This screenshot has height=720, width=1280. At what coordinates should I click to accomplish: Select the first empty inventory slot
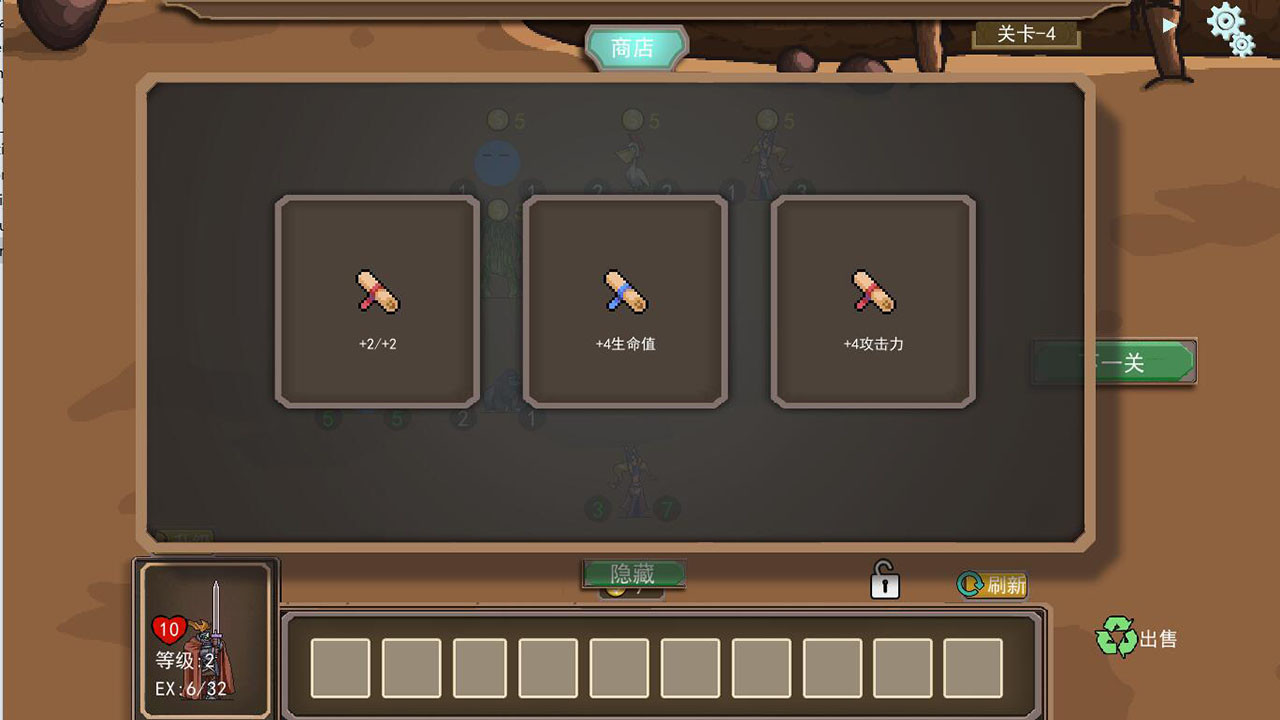pyautogui.click(x=339, y=666)
